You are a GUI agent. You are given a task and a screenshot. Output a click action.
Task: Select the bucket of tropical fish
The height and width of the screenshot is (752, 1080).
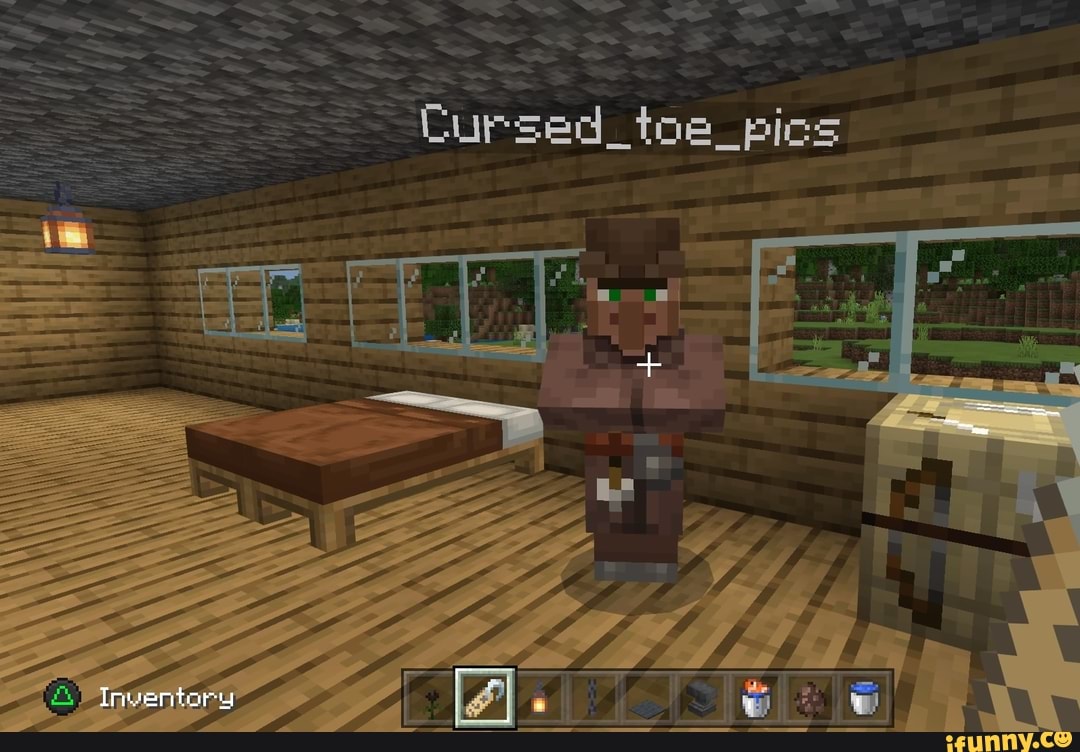(x=754, y=698)
